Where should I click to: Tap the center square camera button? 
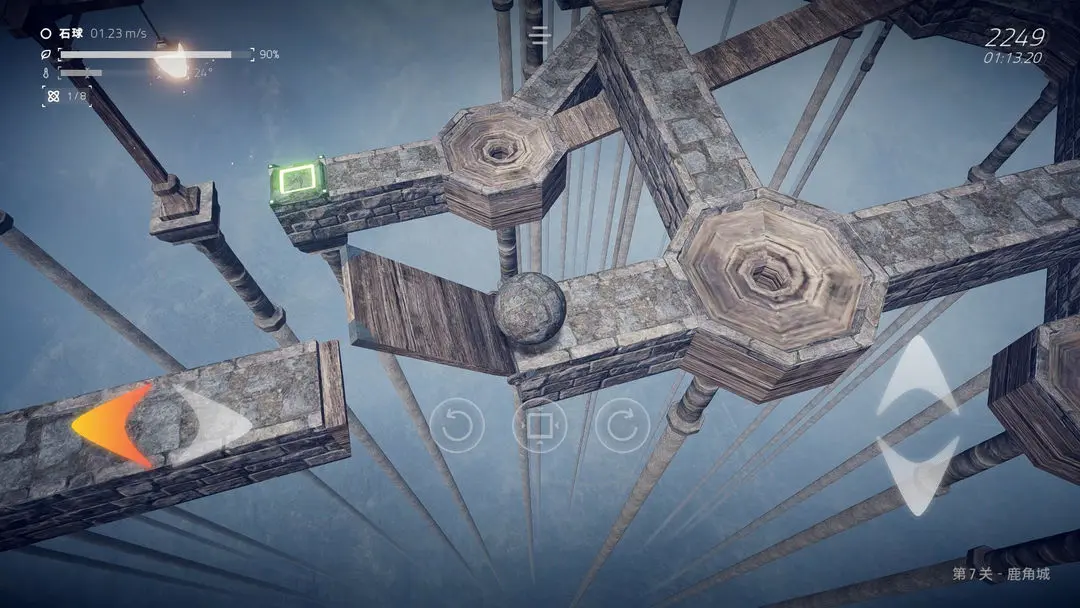539,426
